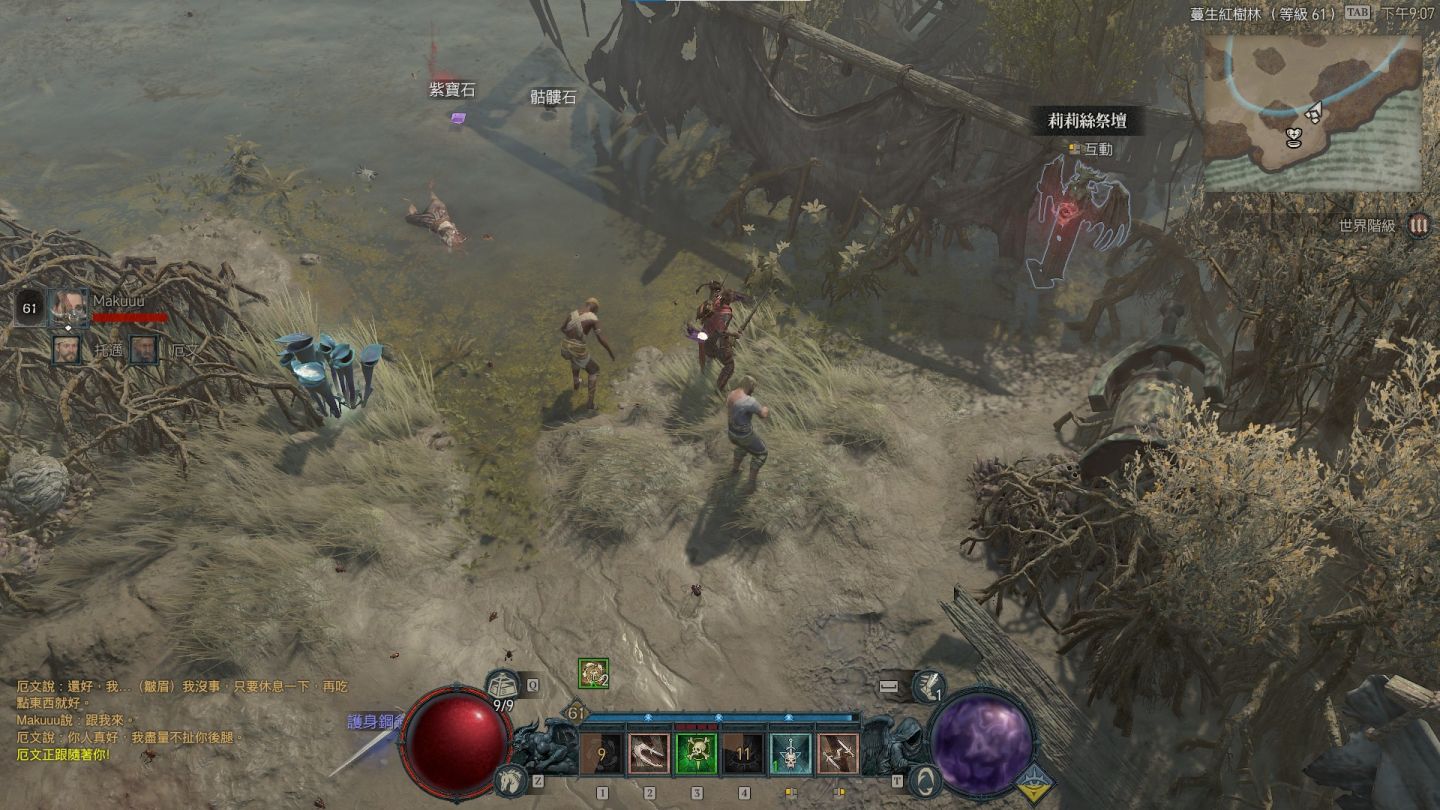
Task: Open the minimap
Action: tap(1312, 113)
